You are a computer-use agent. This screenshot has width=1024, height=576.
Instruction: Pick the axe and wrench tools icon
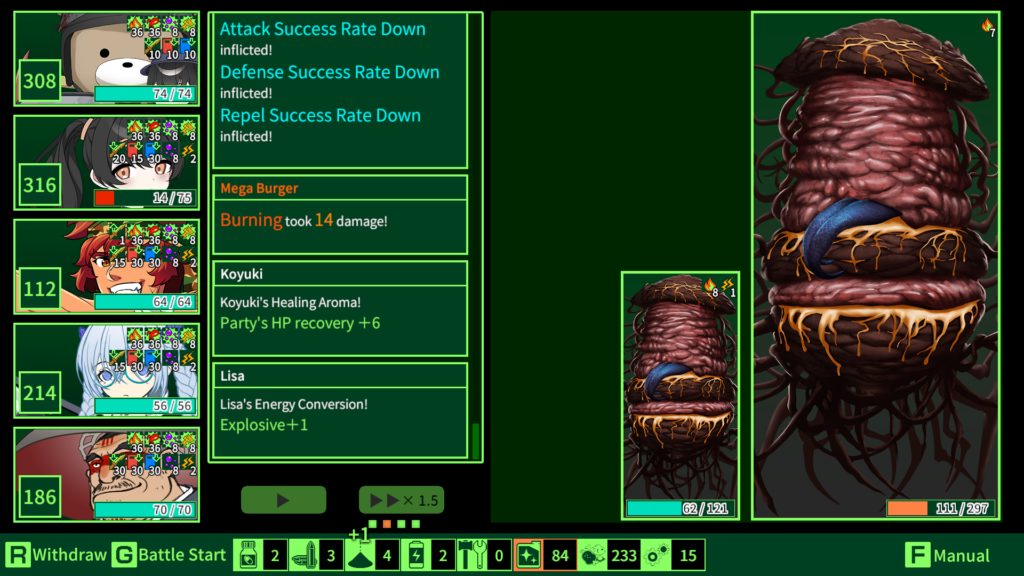pos(472,555)
